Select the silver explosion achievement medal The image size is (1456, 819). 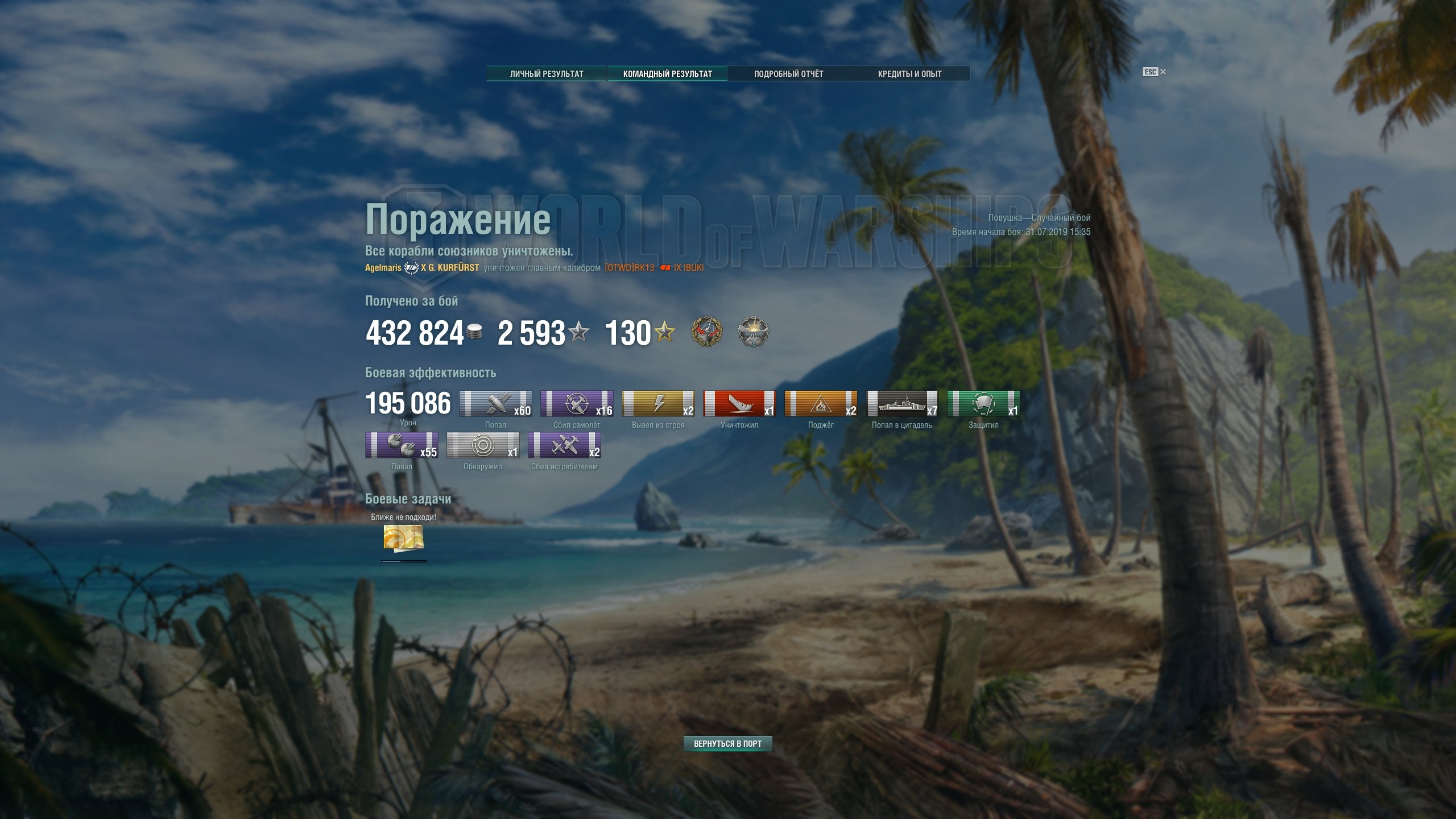[753, 332]
